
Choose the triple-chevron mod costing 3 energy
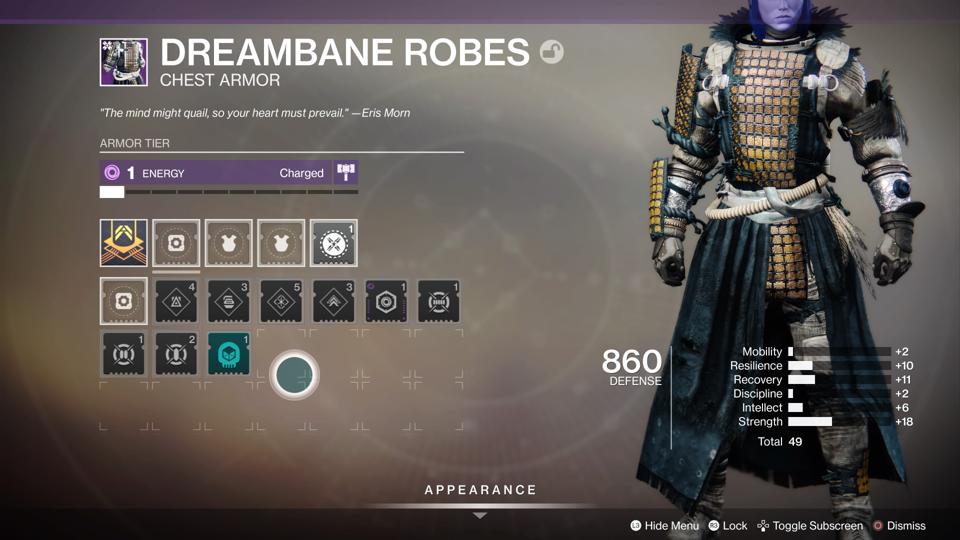(333, 301)
